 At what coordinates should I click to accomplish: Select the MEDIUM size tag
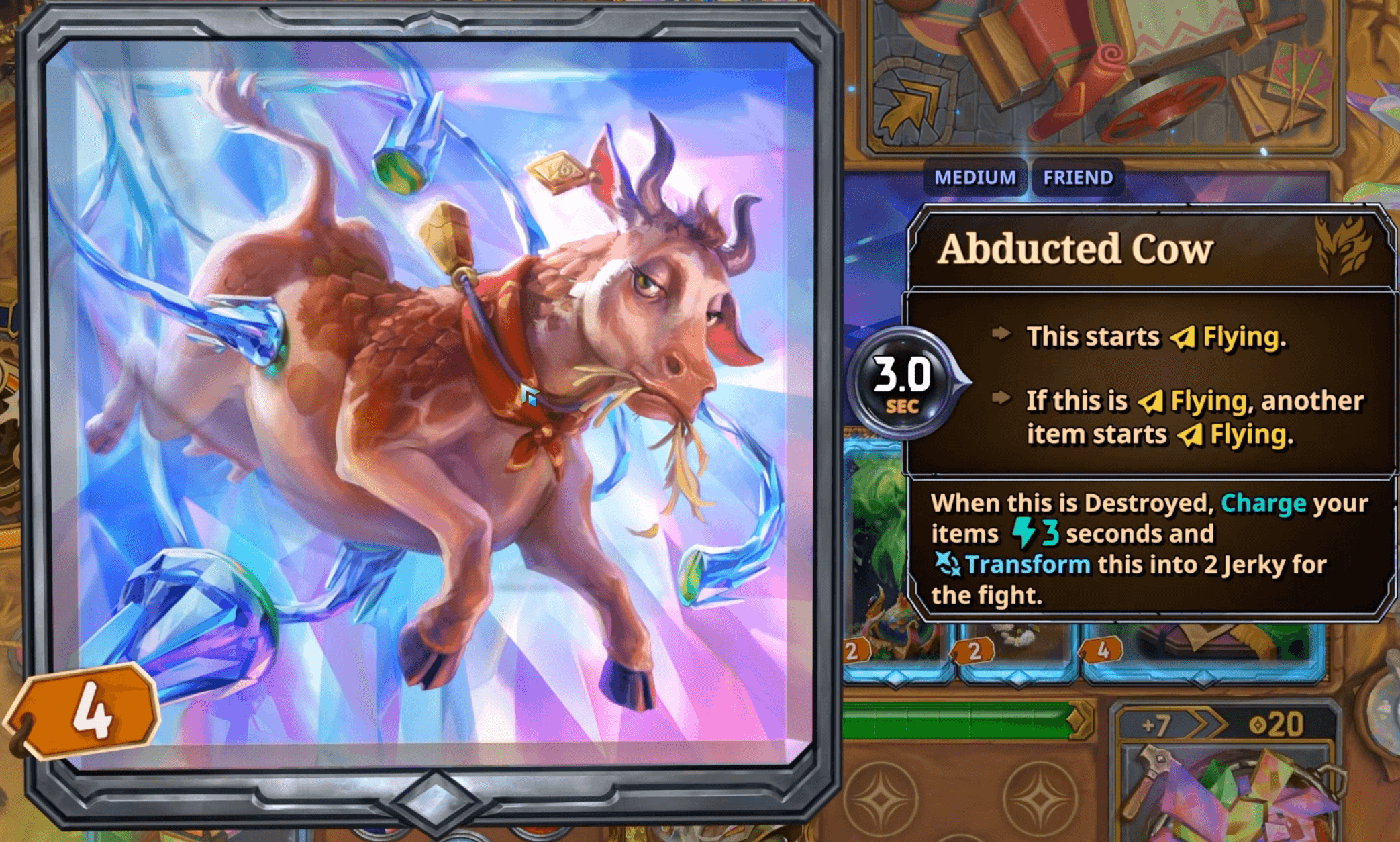coord(974,178)
